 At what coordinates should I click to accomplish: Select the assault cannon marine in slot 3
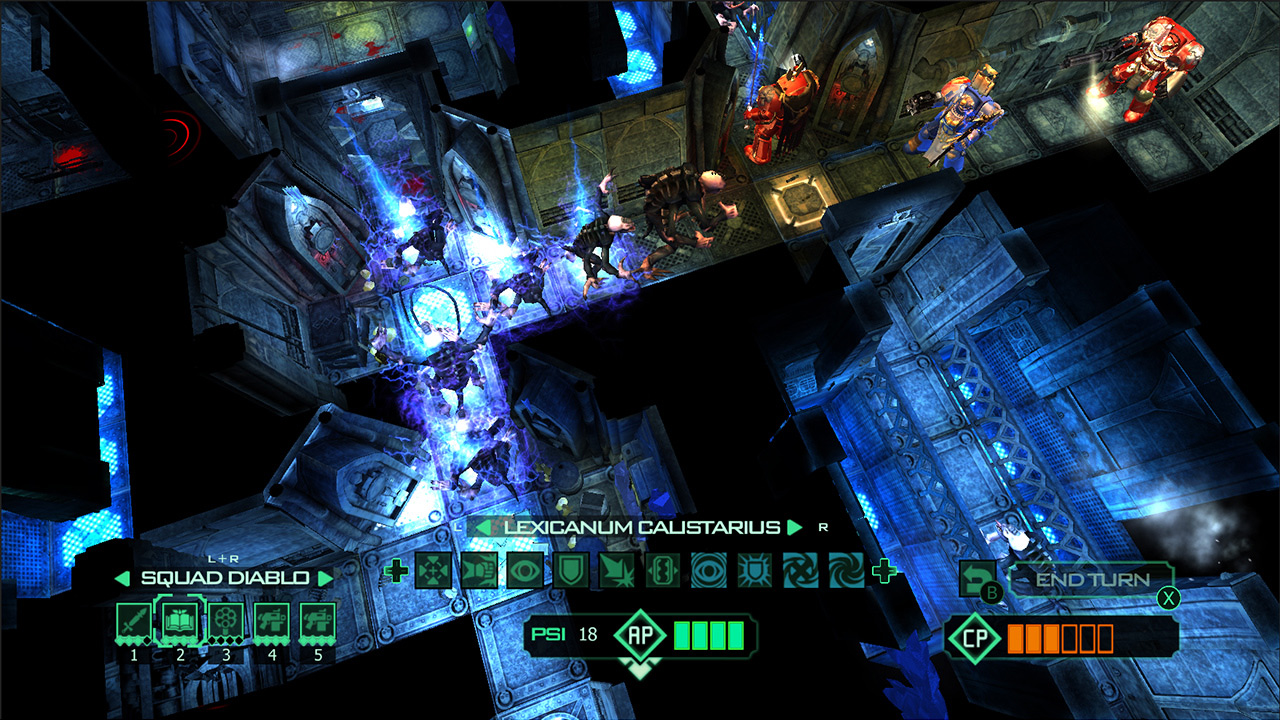point(225,621)
